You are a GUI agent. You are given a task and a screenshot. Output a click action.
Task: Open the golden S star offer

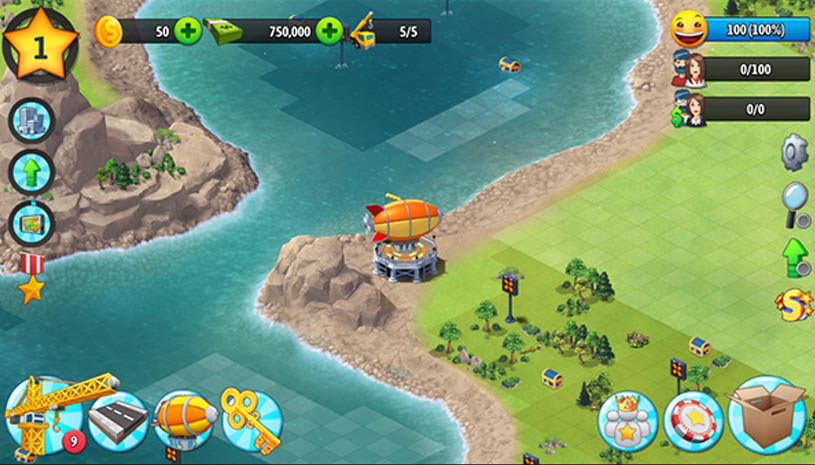tap(794, 305)
